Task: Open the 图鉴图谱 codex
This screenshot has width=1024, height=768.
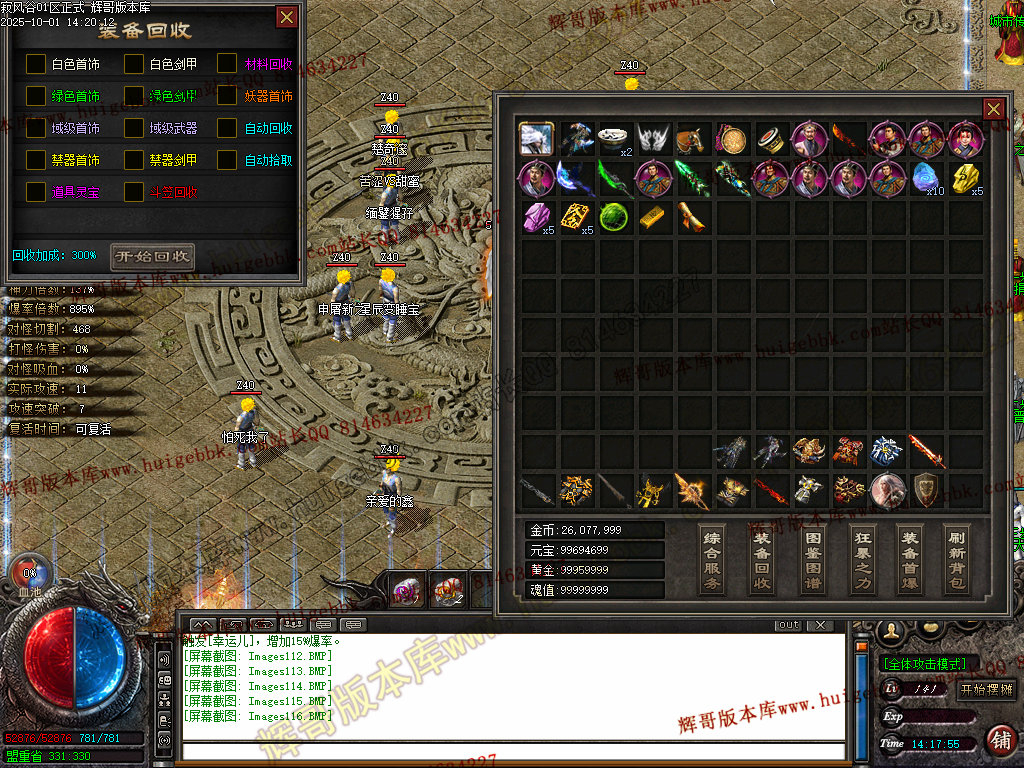Action: pos(812,559)
